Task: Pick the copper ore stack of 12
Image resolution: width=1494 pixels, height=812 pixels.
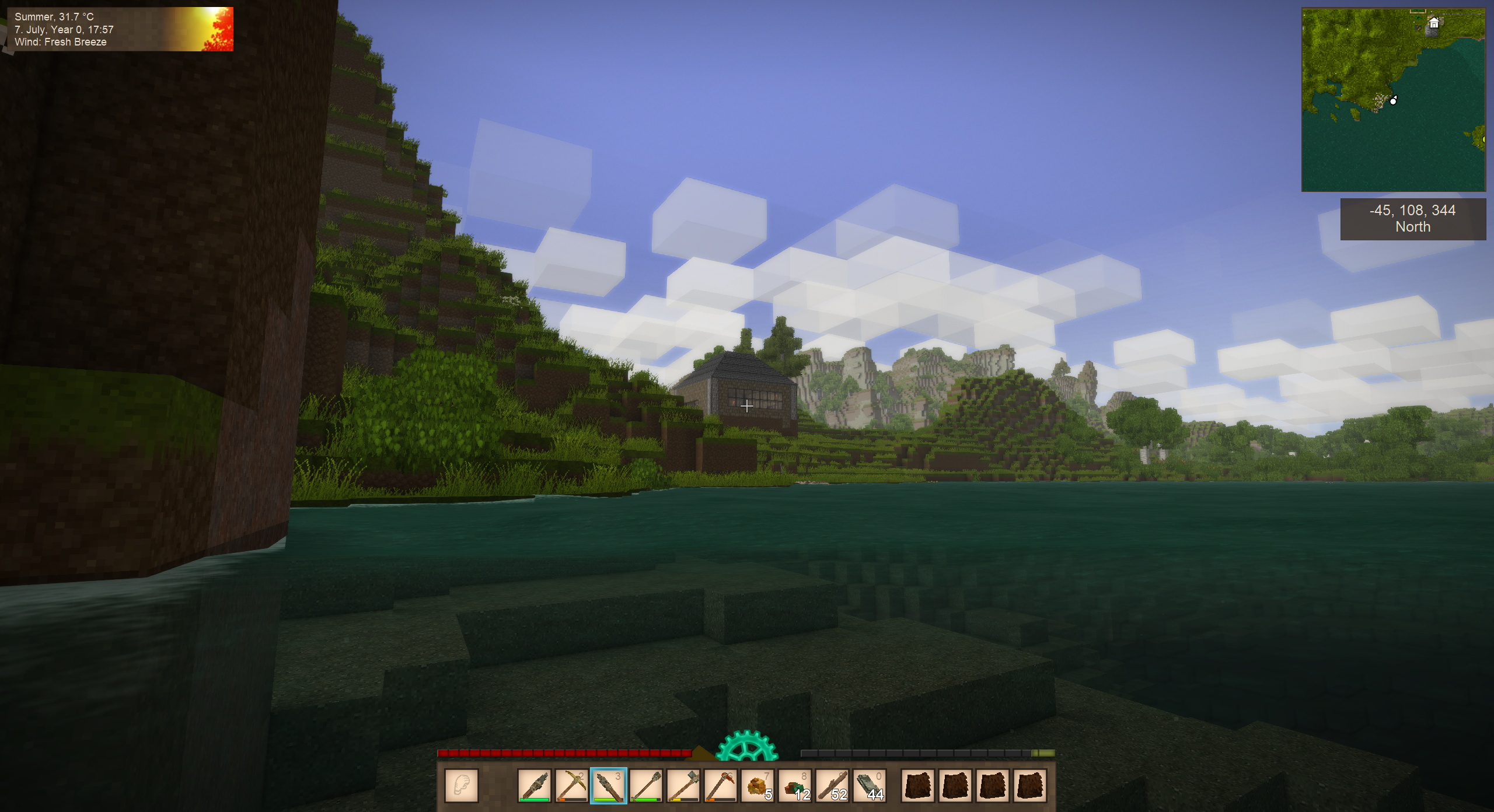Action: (x=795, y=785)
